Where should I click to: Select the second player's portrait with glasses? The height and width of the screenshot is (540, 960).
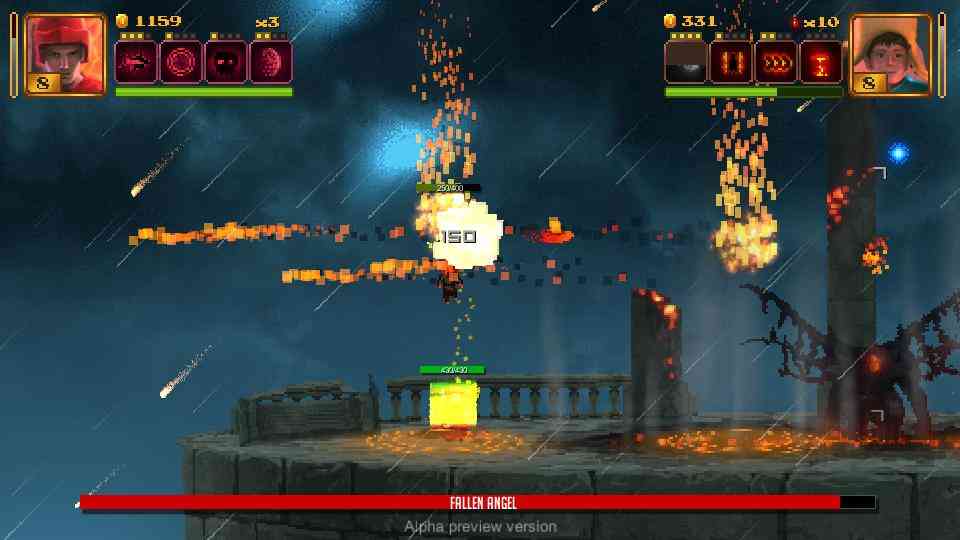pos(890,54)
